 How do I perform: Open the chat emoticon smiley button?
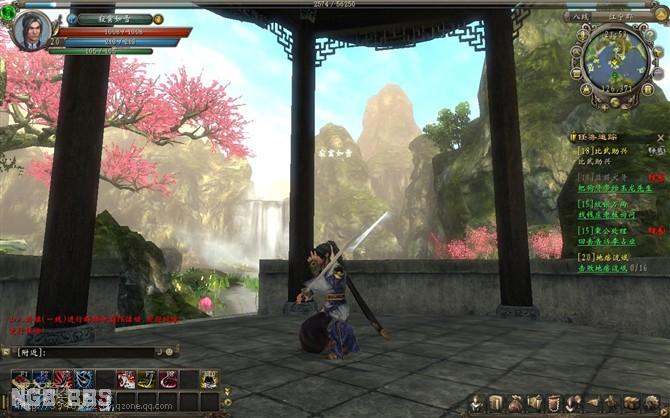[x=171, y=352]
